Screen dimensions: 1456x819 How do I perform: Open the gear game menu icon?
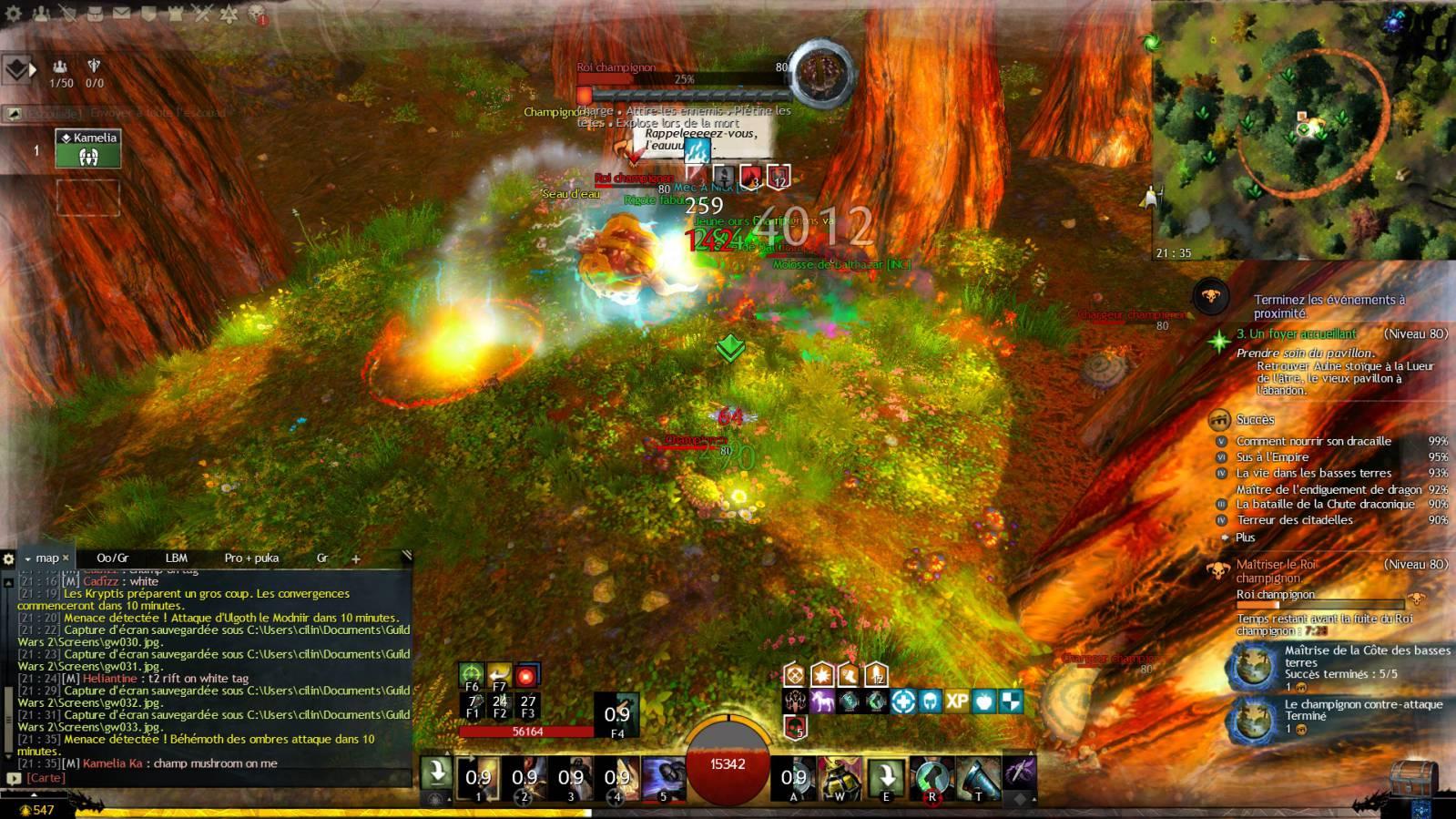pos(14,14)
